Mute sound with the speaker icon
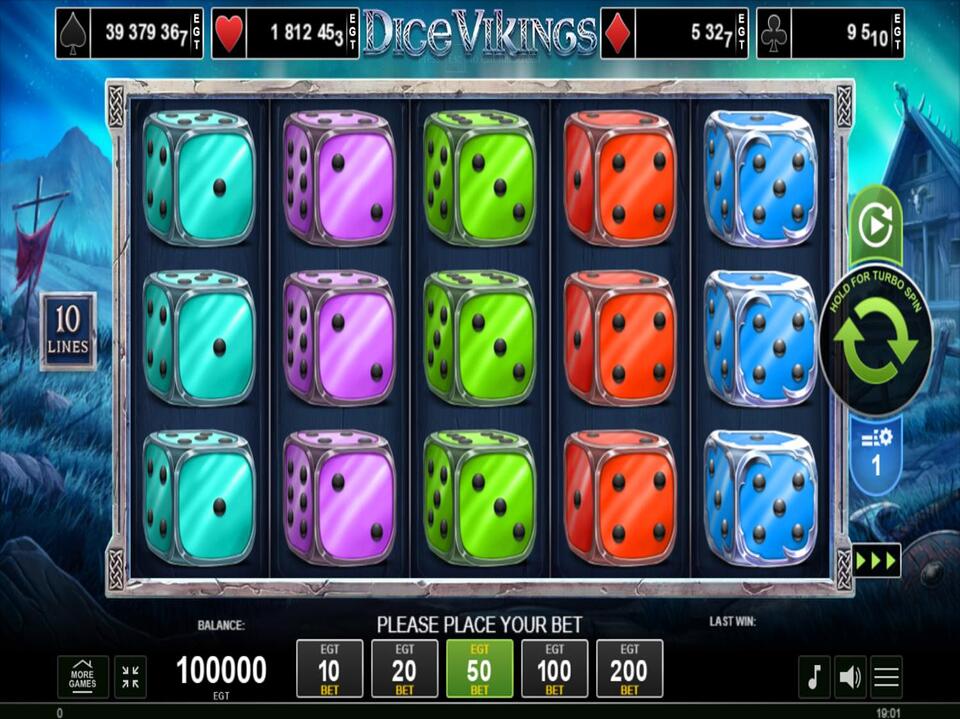This screenshot has width=960, height=719. (x=850, y=677)
